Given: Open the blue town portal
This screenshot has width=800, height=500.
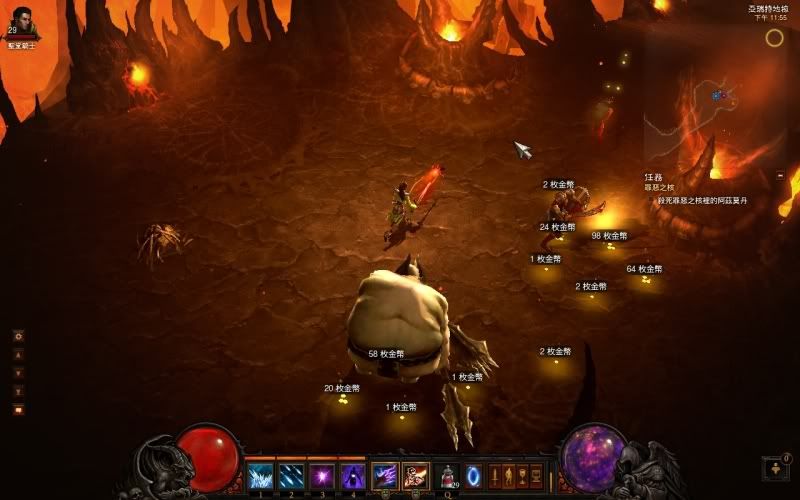Looking at the screenshot, I should coord(474,475).
